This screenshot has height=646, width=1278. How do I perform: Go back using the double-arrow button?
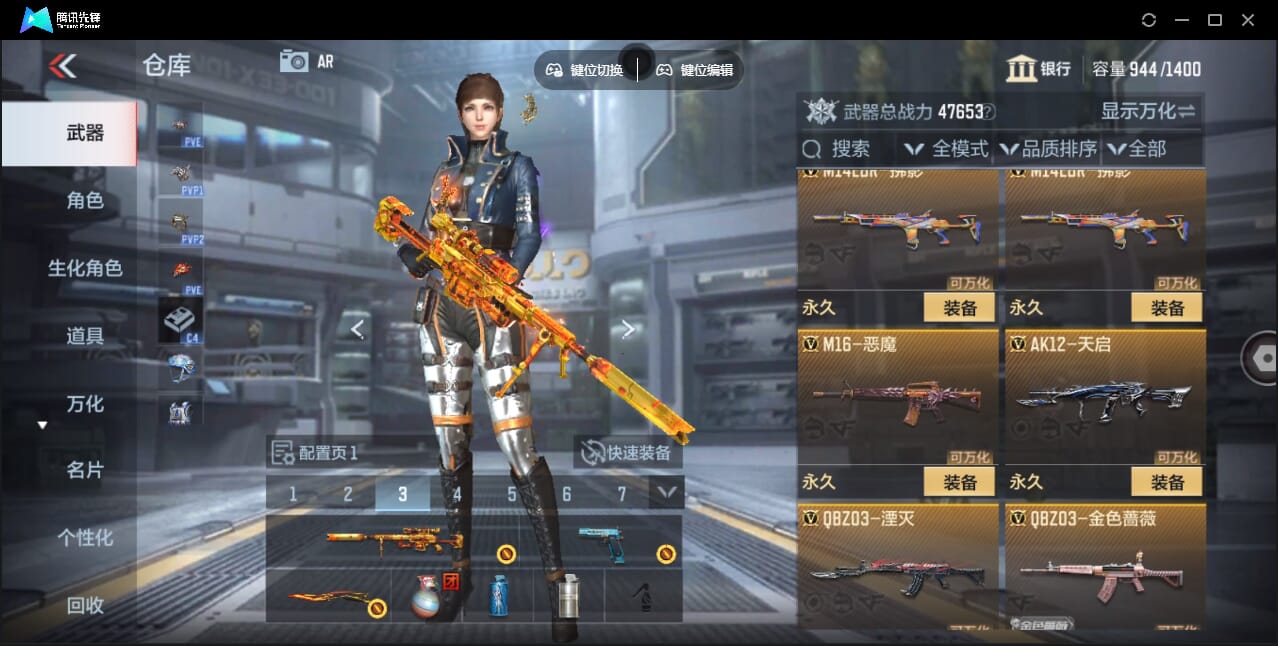coord(62,67)
